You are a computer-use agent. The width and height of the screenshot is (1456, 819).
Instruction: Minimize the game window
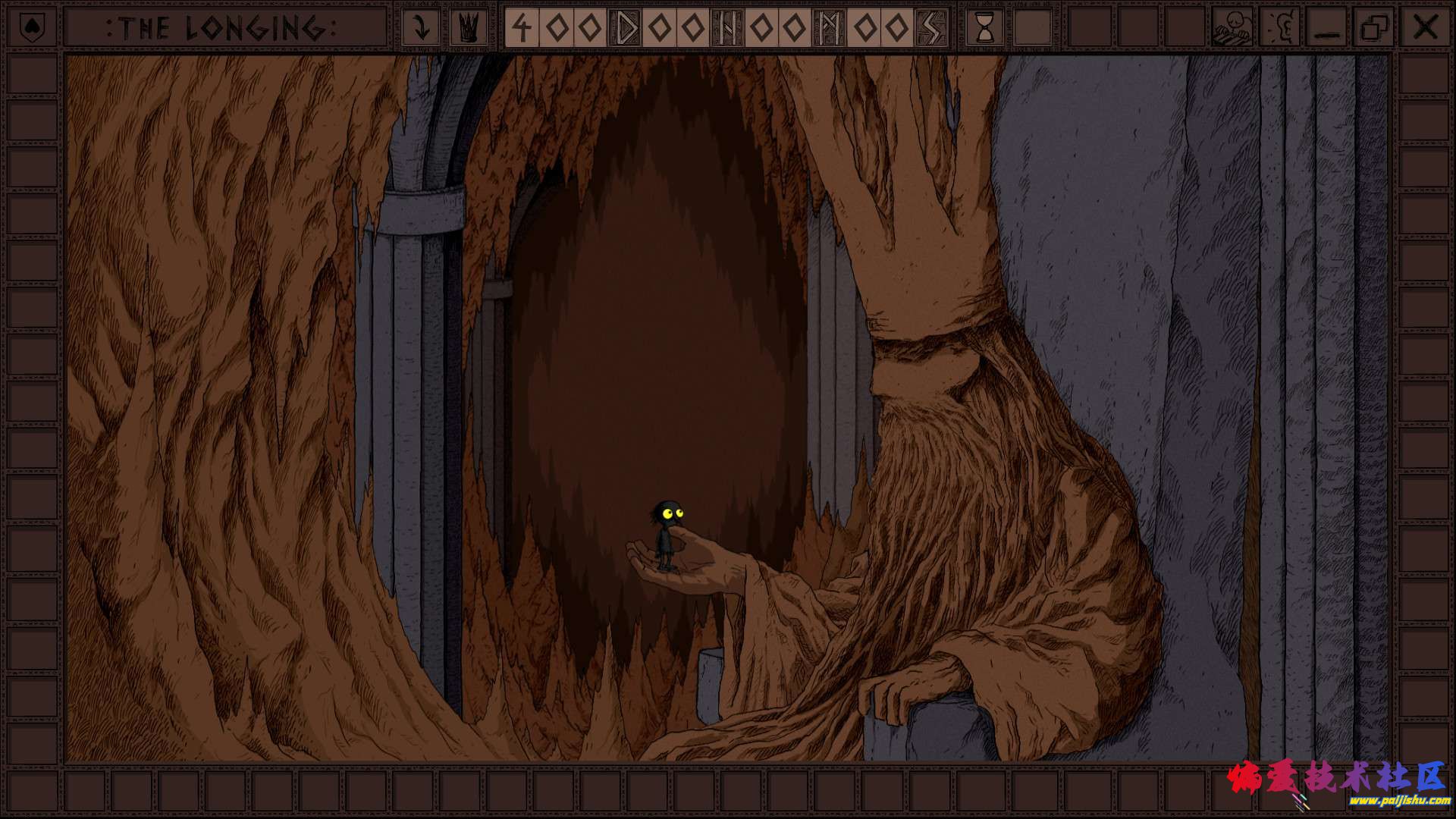point(1327,28)
